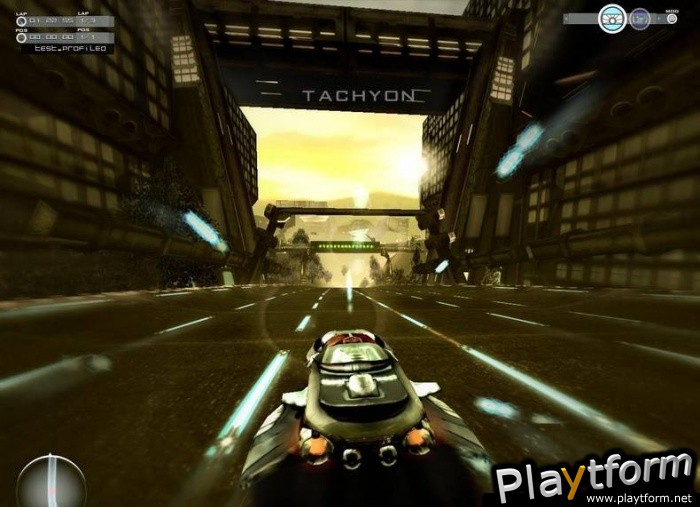Choose the dim blue weapon icon

(640, 19)
